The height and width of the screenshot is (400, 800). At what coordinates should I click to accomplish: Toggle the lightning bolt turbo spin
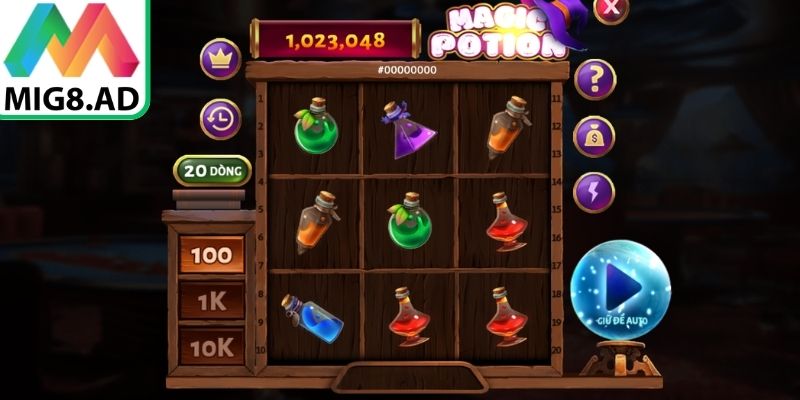594,192
